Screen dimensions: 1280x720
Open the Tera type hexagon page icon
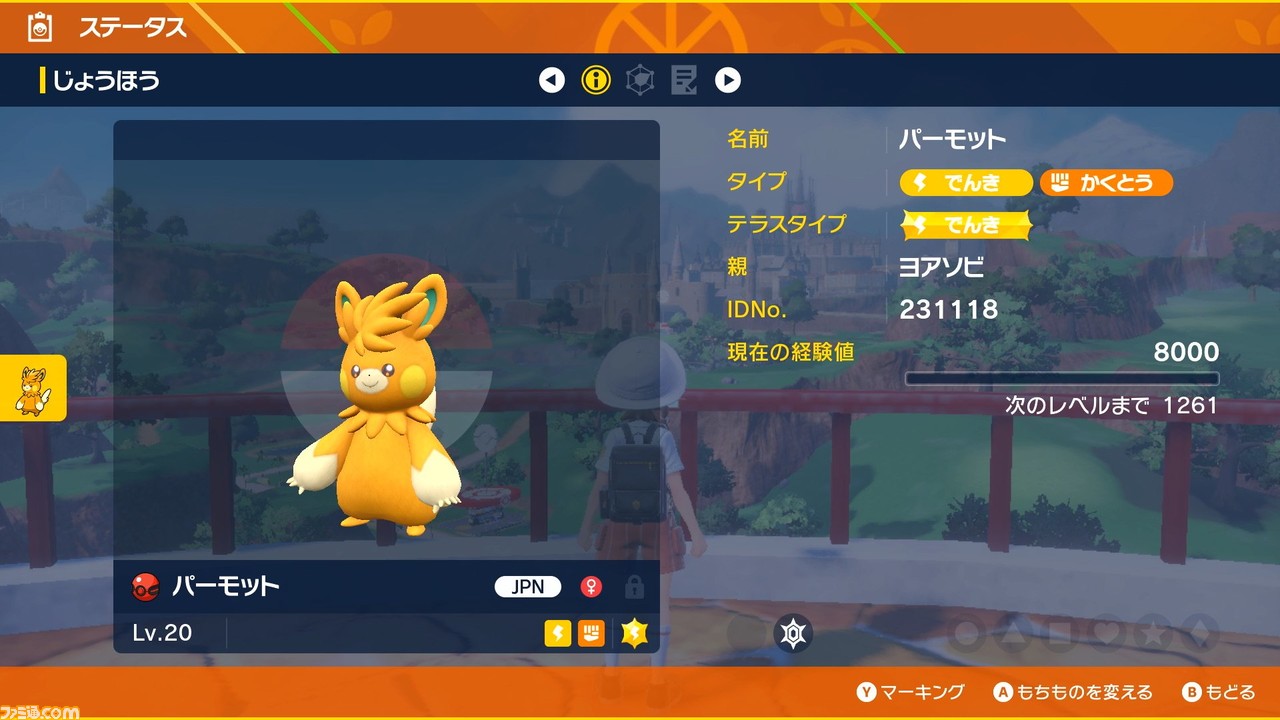click(640, 80)
